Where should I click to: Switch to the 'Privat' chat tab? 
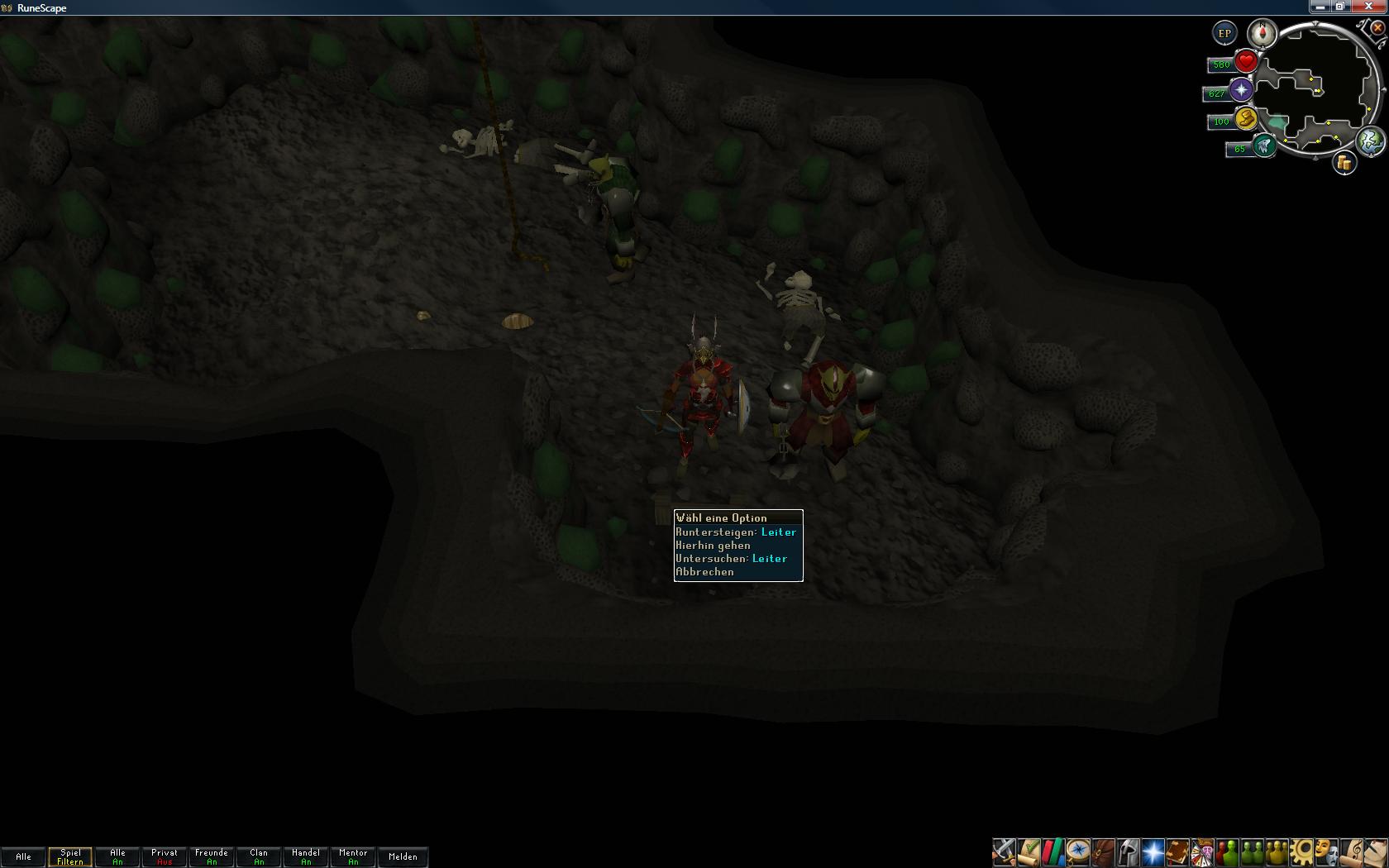pyautogui.click(x=165, y=856)
